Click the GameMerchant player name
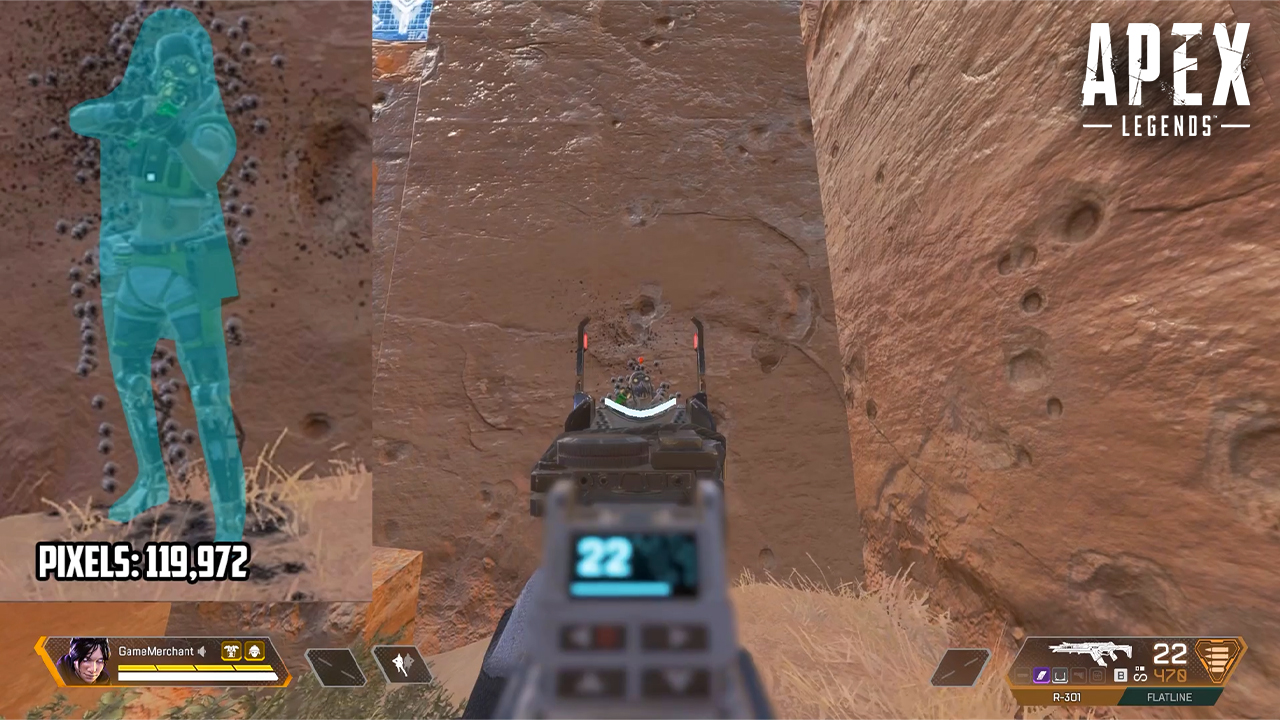 pyautogui.click(x=154, y=650)
